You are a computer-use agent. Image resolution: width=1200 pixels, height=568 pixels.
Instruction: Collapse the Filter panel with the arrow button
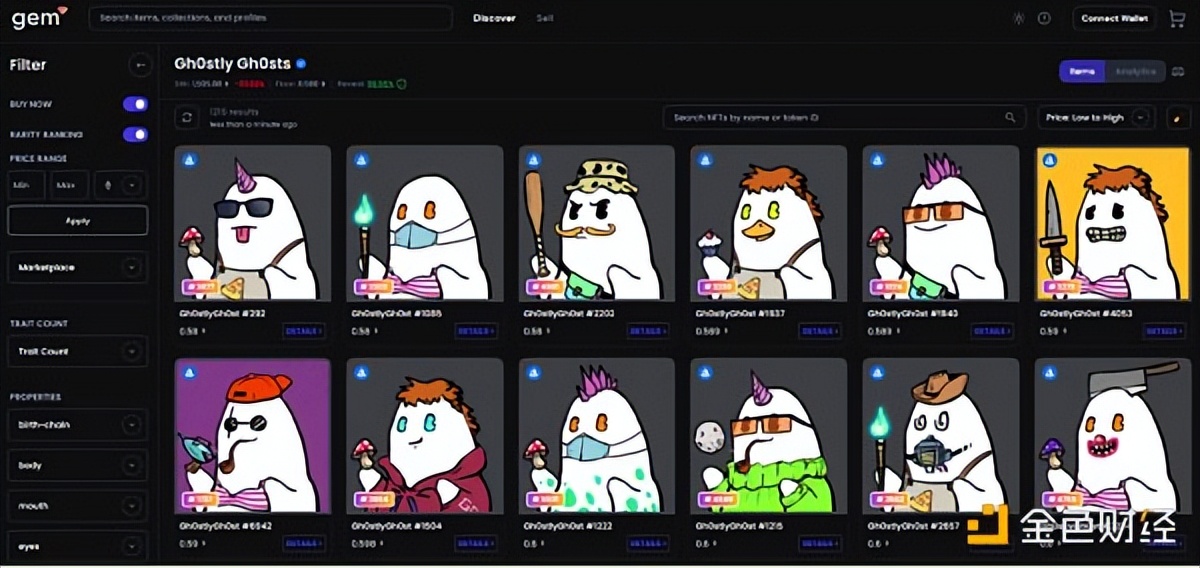pyautogui.click(x=140, y=66)
